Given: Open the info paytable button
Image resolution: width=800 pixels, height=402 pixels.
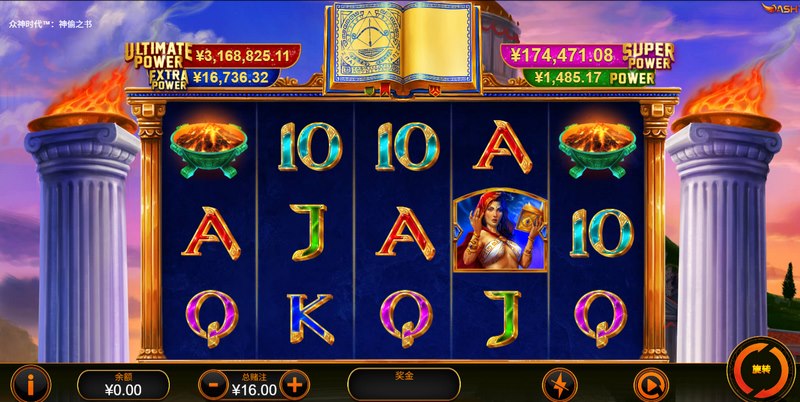Looking at the screenshot, I should tap(31, 383).
